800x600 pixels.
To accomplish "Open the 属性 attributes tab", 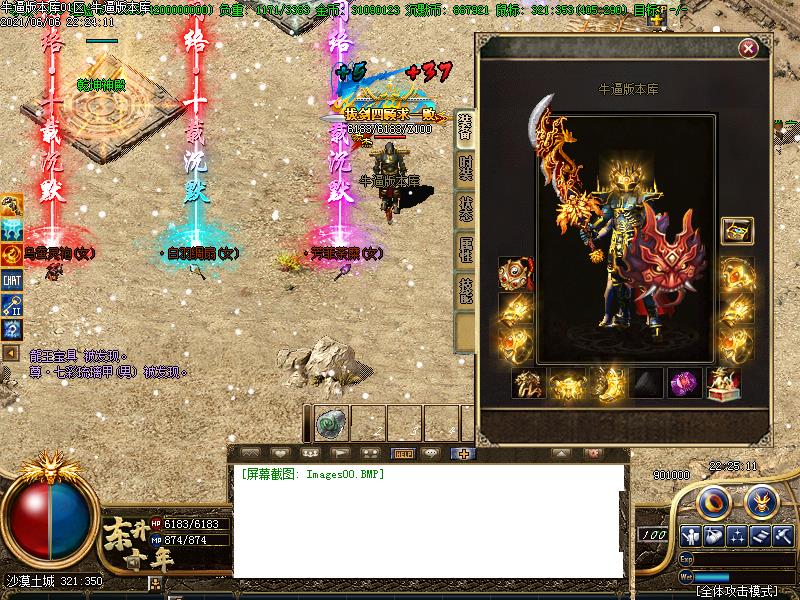I will click(x=465, y=249).
